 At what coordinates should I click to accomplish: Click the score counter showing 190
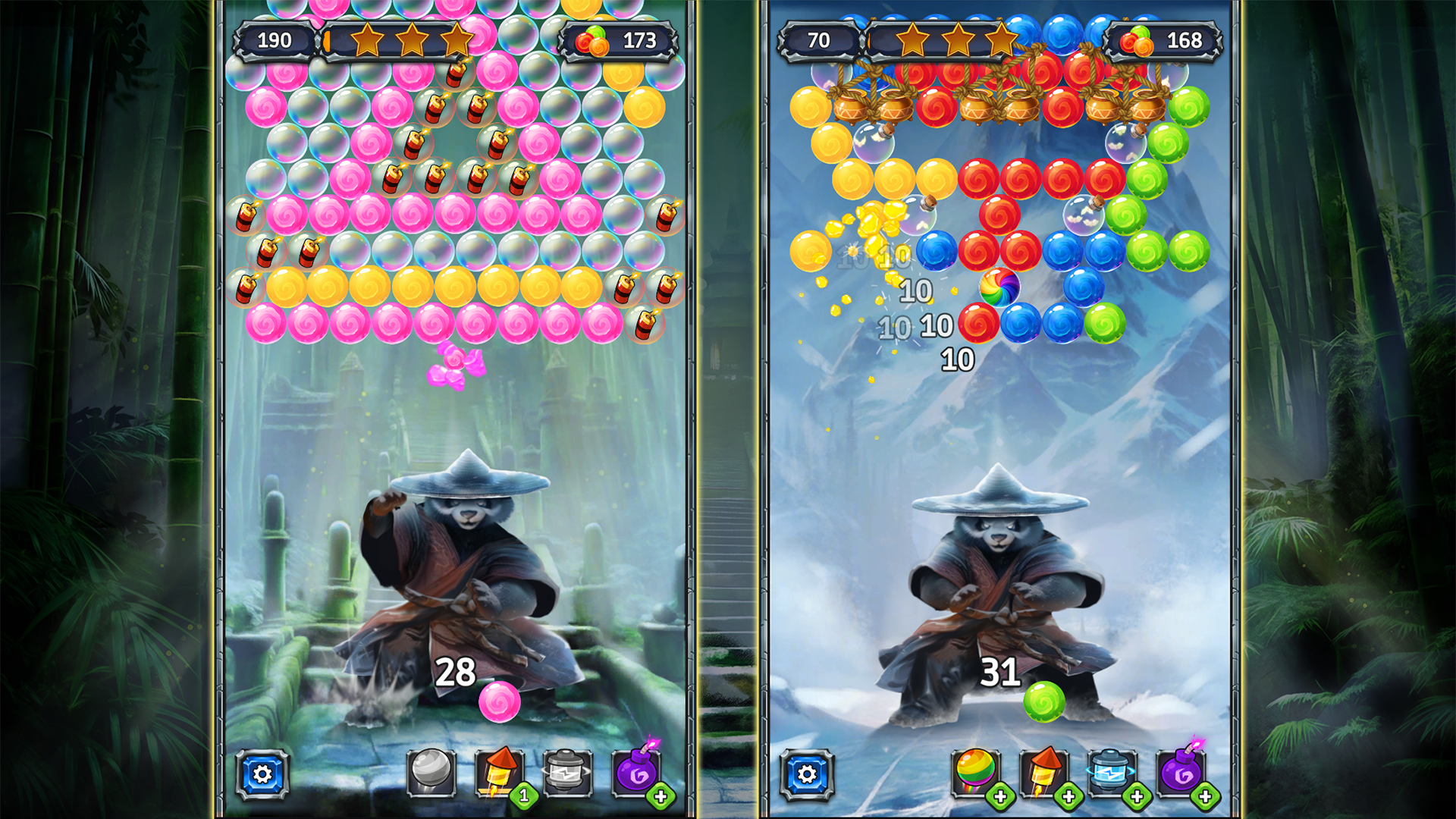coord(276,40)
